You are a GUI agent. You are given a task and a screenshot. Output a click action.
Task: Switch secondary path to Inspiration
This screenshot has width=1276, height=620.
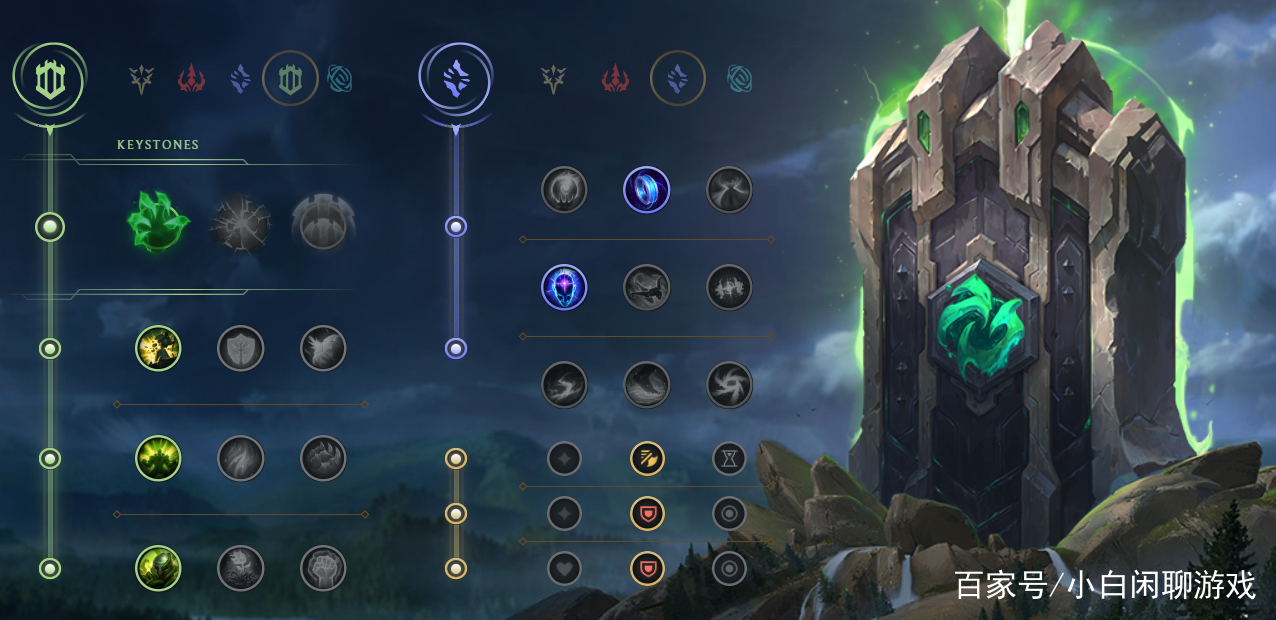(740, 78)
